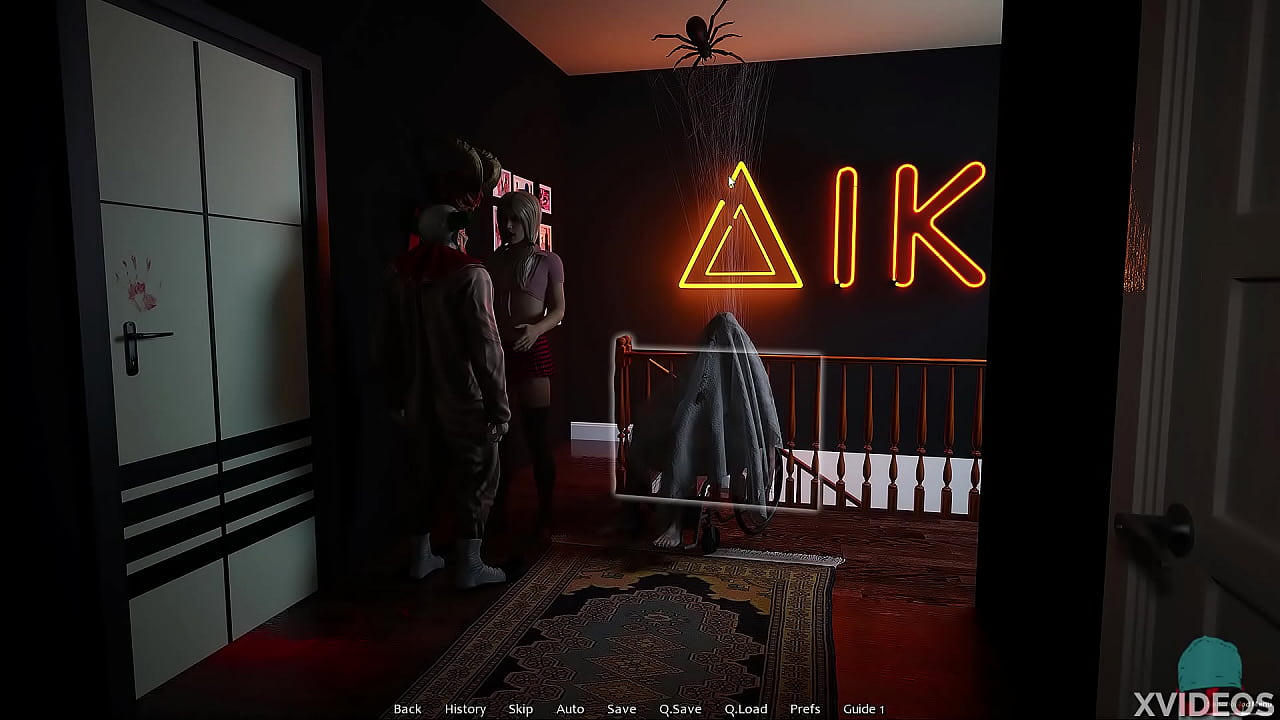Screen dimensions: 1280x720
Task: Enable Skip mode
Action: pyautogui.click(x=520, y=708)
